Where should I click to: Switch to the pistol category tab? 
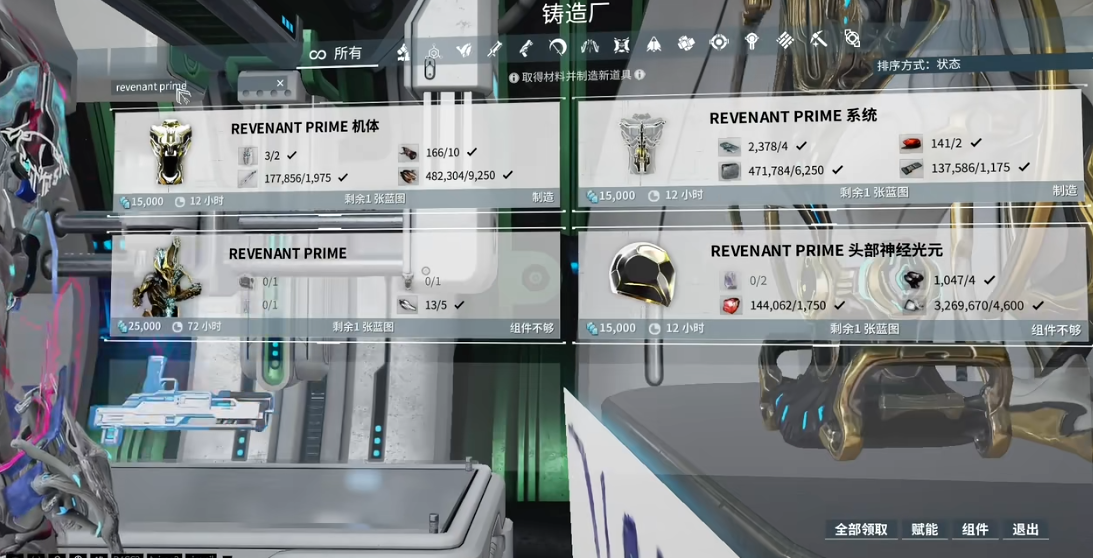[x=526, y=48]
